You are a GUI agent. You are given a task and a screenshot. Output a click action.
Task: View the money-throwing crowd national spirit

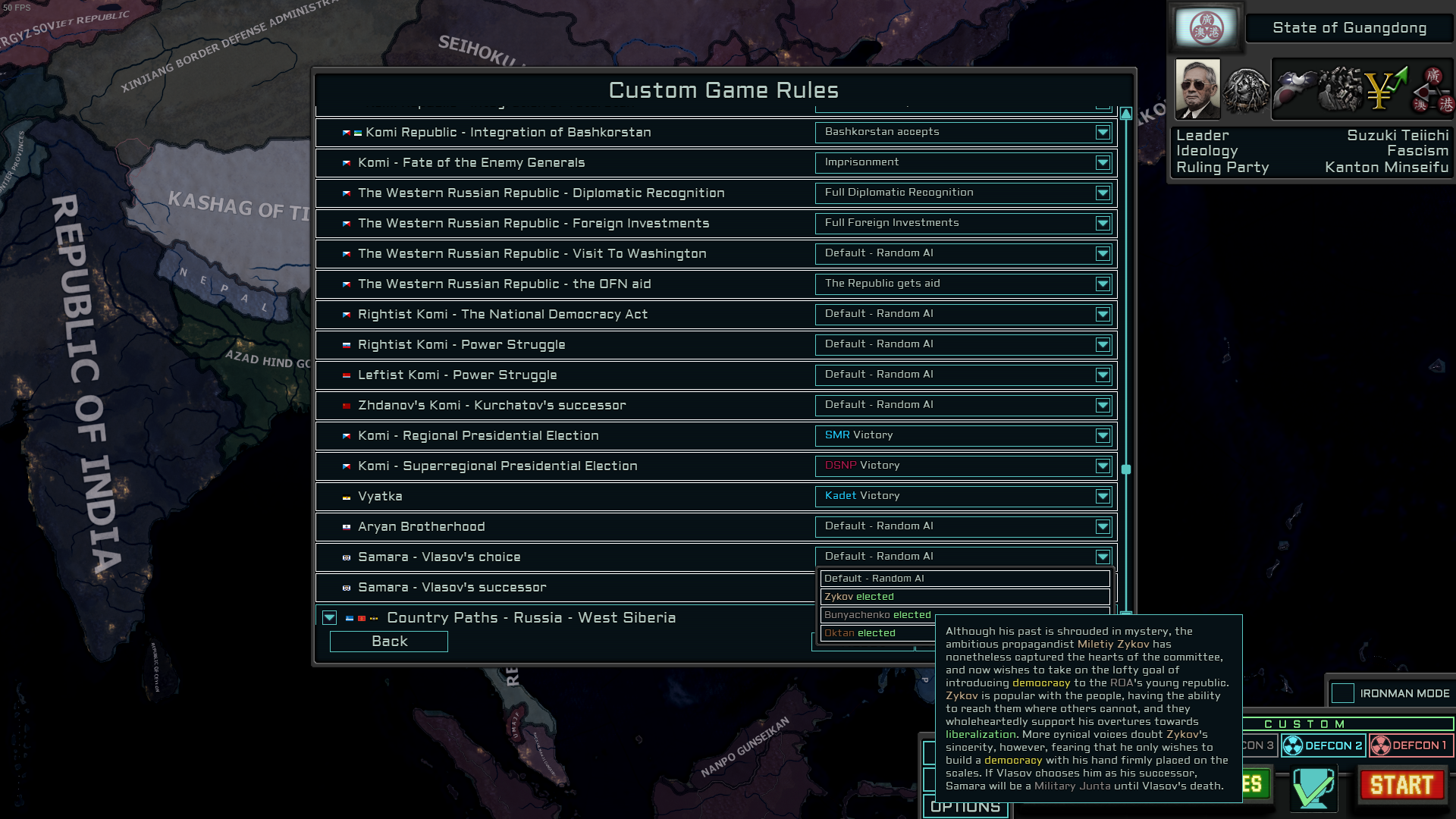(x=1338, y=91)
